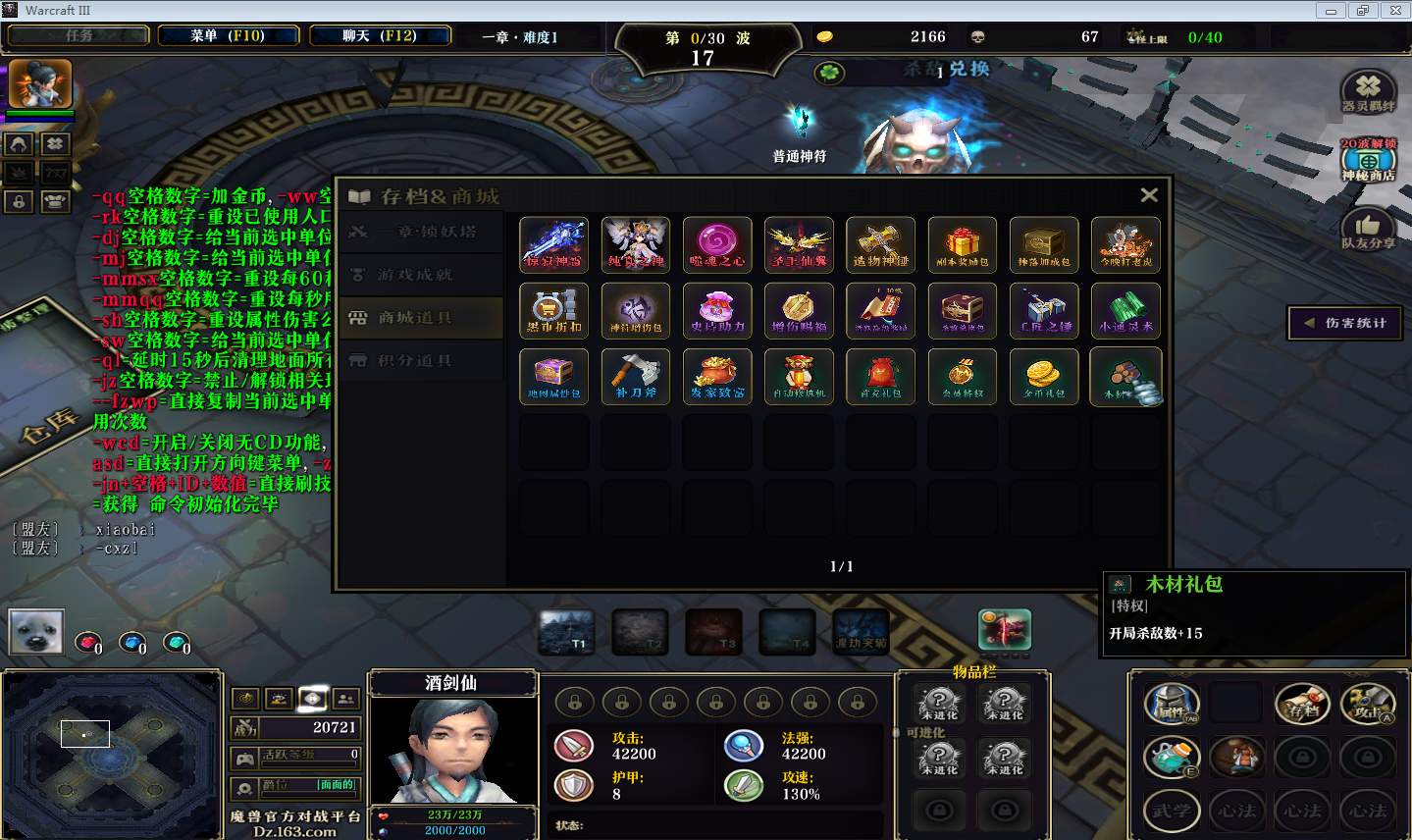Close the 存档&商城 shop window
Image resolution: width=1412 pixels, height=840 pixels.
1149,195
